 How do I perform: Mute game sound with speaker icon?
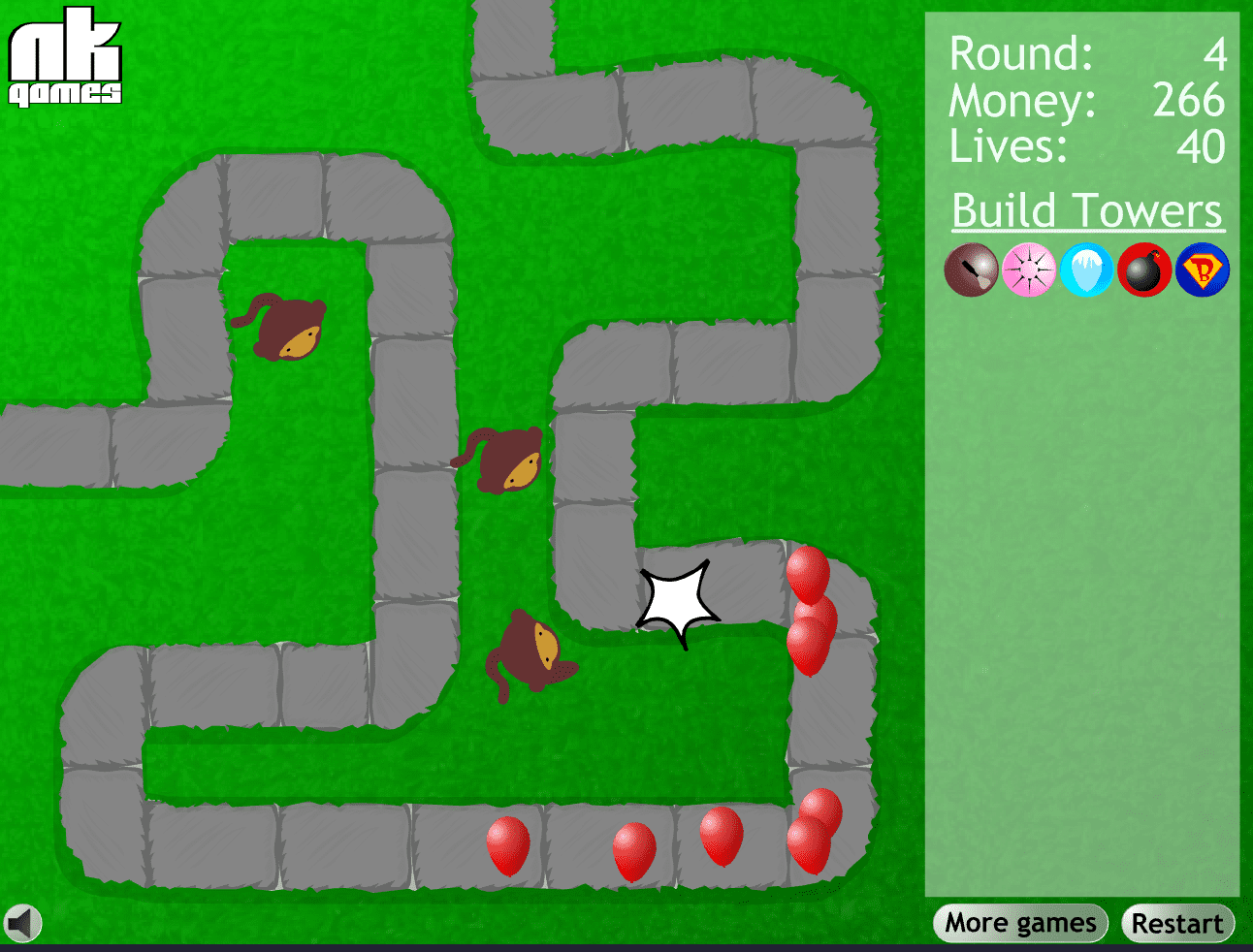23,922
